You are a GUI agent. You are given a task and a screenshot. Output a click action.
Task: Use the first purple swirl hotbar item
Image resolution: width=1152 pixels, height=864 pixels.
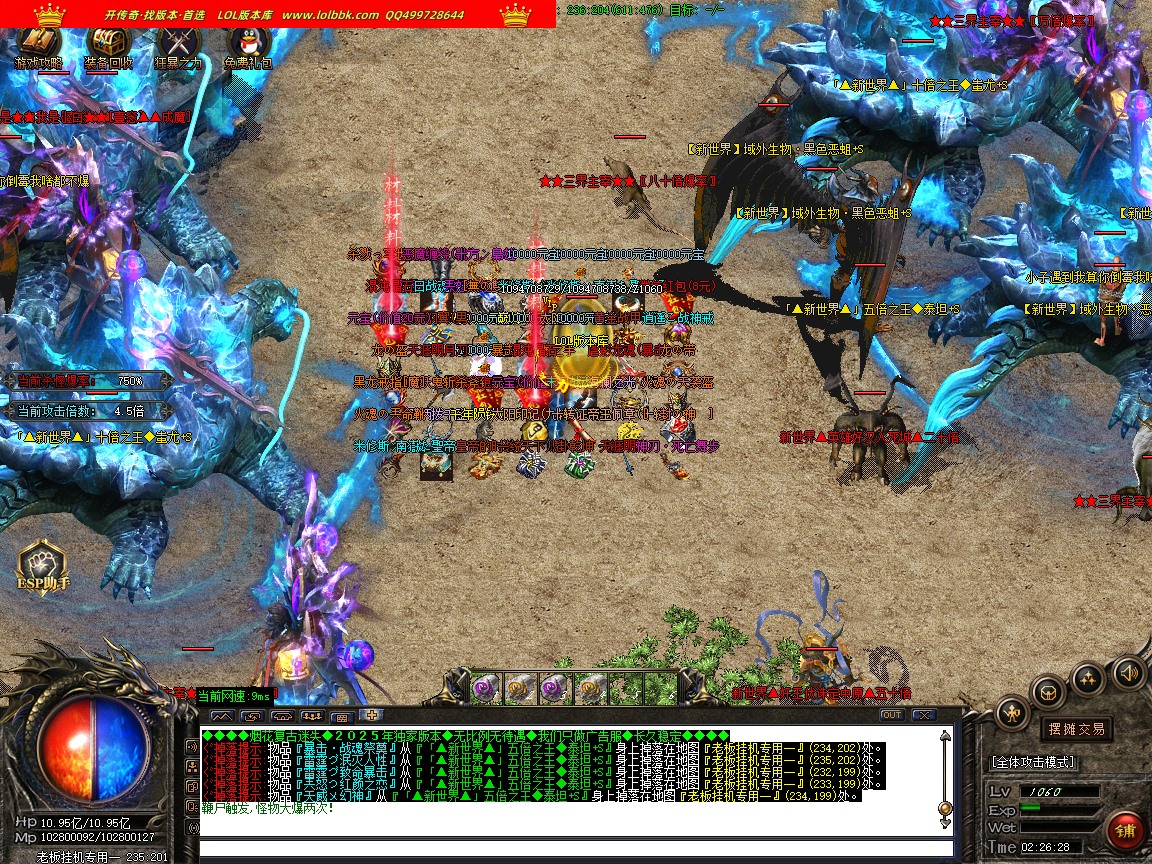pyautogui.click(x=486, y=687)
